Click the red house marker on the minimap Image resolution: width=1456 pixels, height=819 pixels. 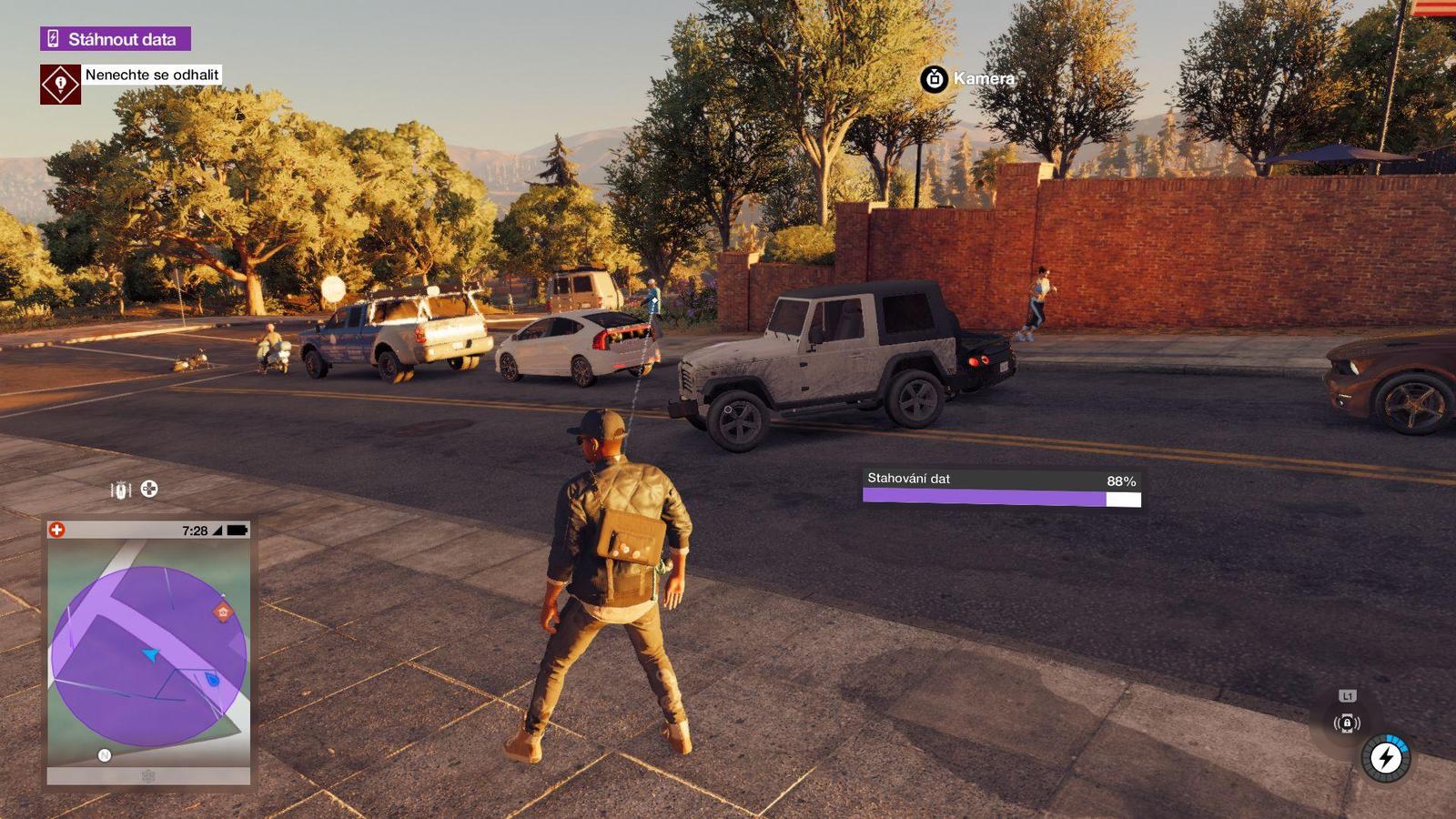coord(223,612)
